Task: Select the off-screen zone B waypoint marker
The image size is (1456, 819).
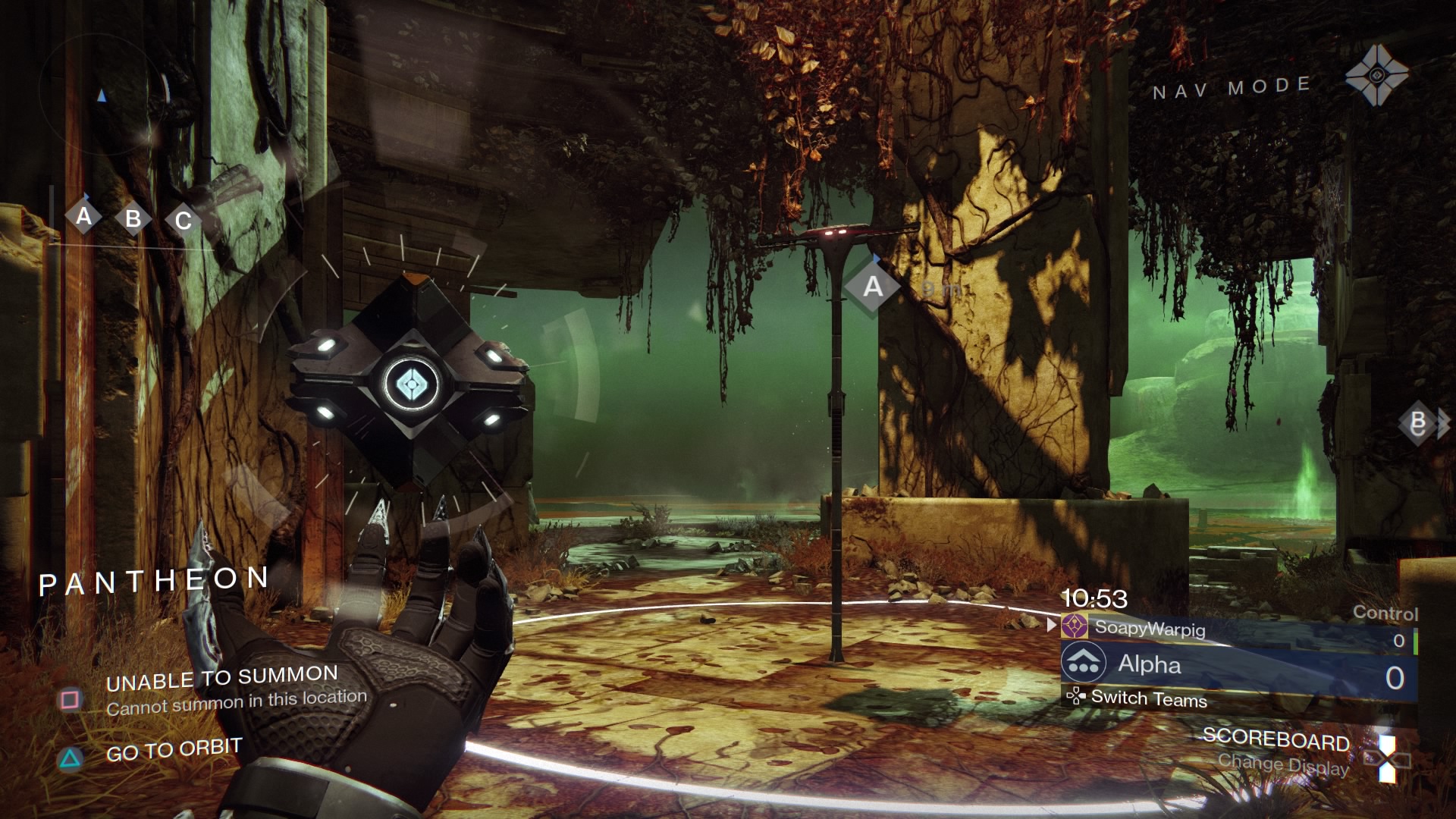Action: (x=1420, y=424)
